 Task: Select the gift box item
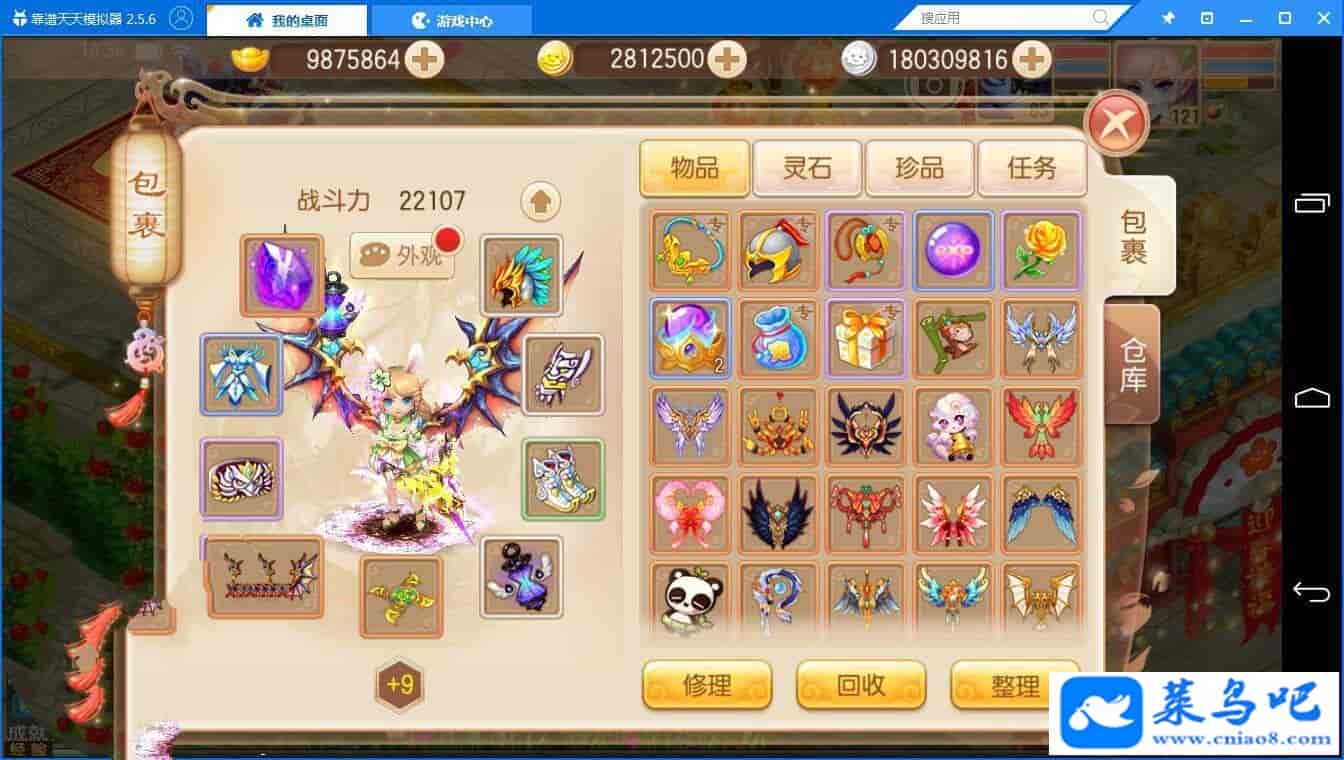pos(865,338)
